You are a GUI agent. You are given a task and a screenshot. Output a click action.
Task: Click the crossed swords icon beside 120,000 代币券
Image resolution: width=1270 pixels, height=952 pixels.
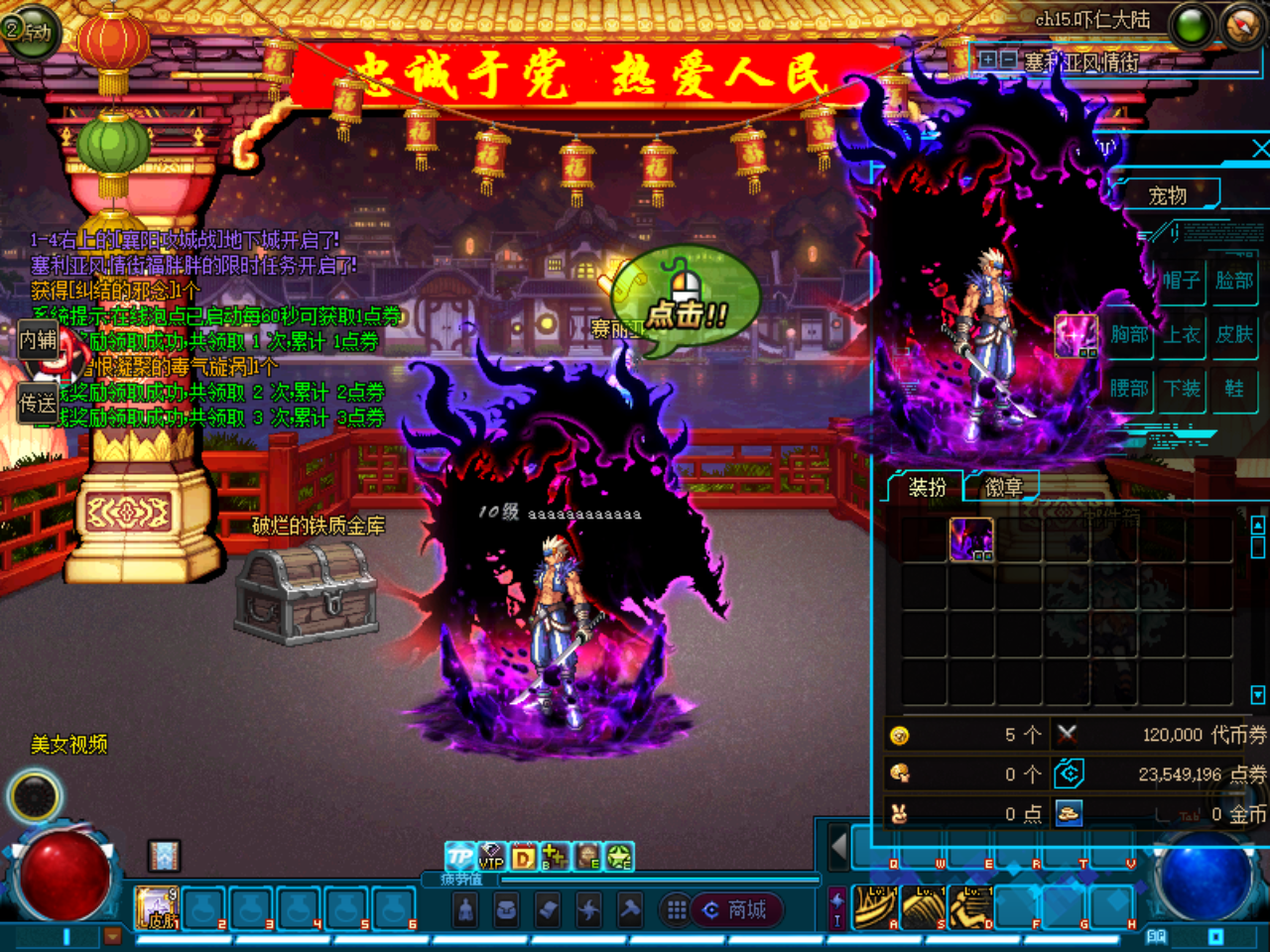[x=1068, y=736]
